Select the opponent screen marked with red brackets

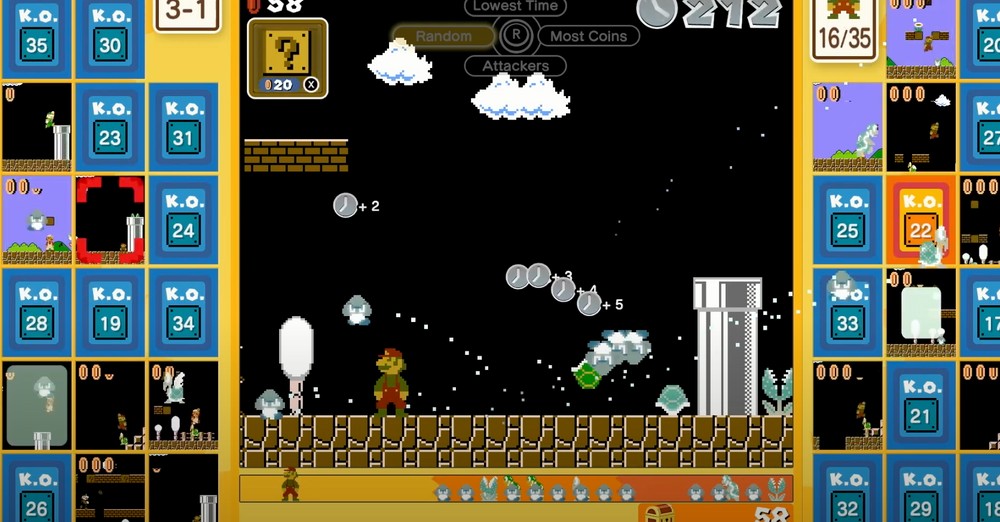pyautogui.click(x=110, y=219)
